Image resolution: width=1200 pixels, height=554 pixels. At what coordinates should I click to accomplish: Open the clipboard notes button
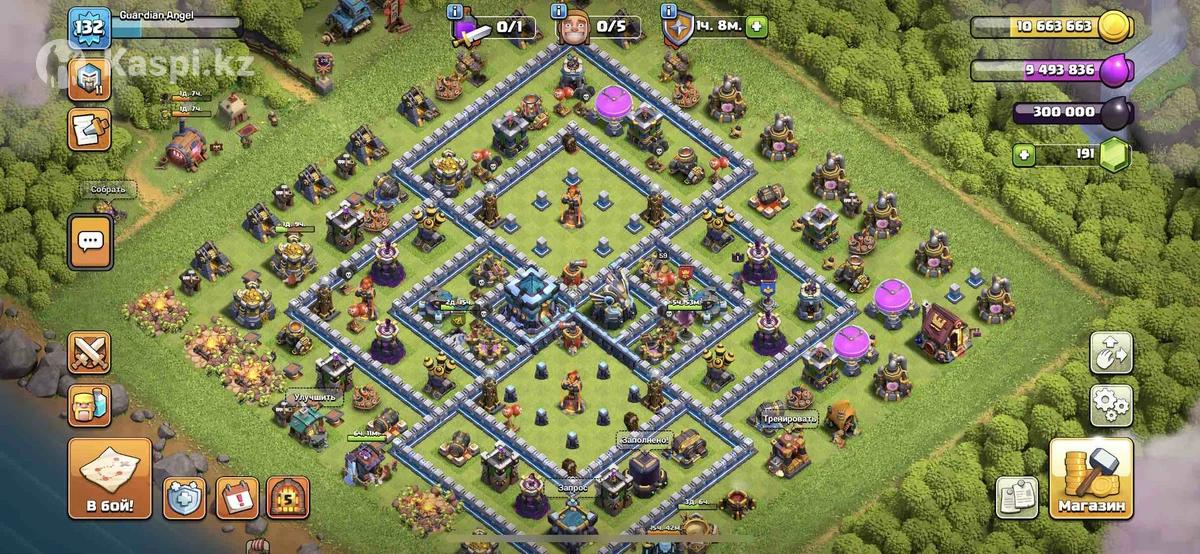(x=1017, y=497)
